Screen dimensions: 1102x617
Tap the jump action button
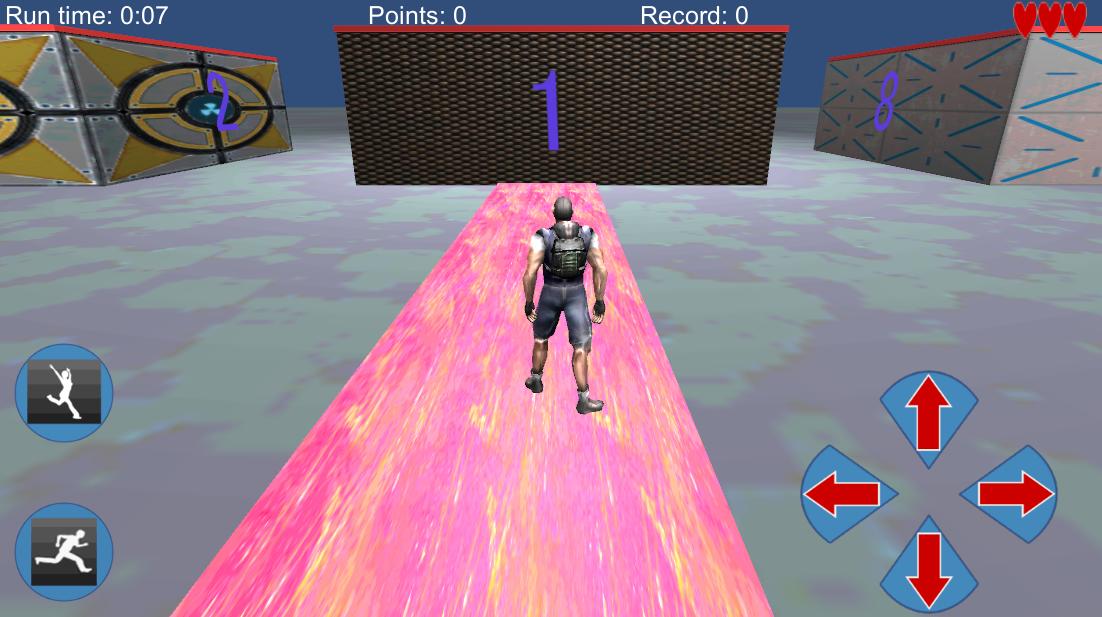point(64,393)
